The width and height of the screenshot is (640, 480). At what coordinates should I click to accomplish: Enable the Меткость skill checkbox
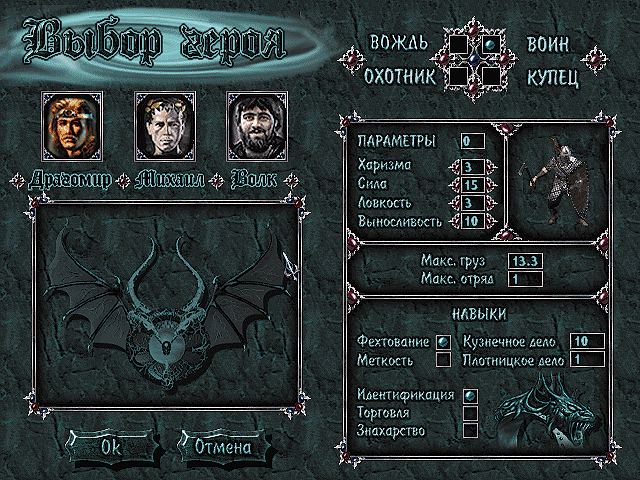click(x=443, y=359)
